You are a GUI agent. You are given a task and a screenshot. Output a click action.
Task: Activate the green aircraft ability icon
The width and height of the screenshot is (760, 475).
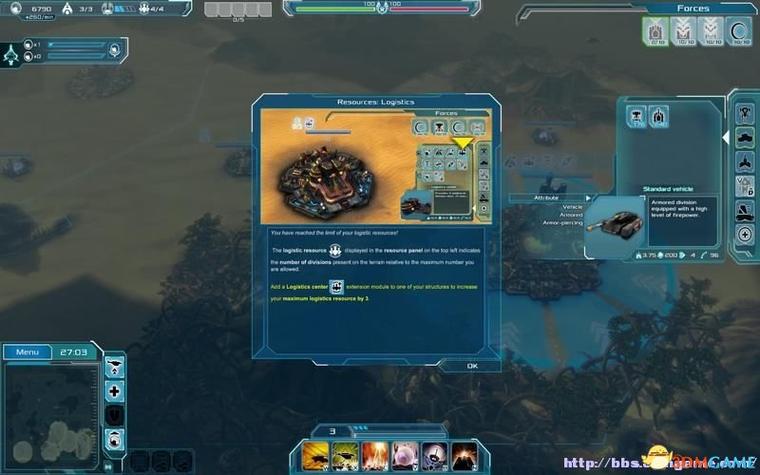click(x=345, y=456)
